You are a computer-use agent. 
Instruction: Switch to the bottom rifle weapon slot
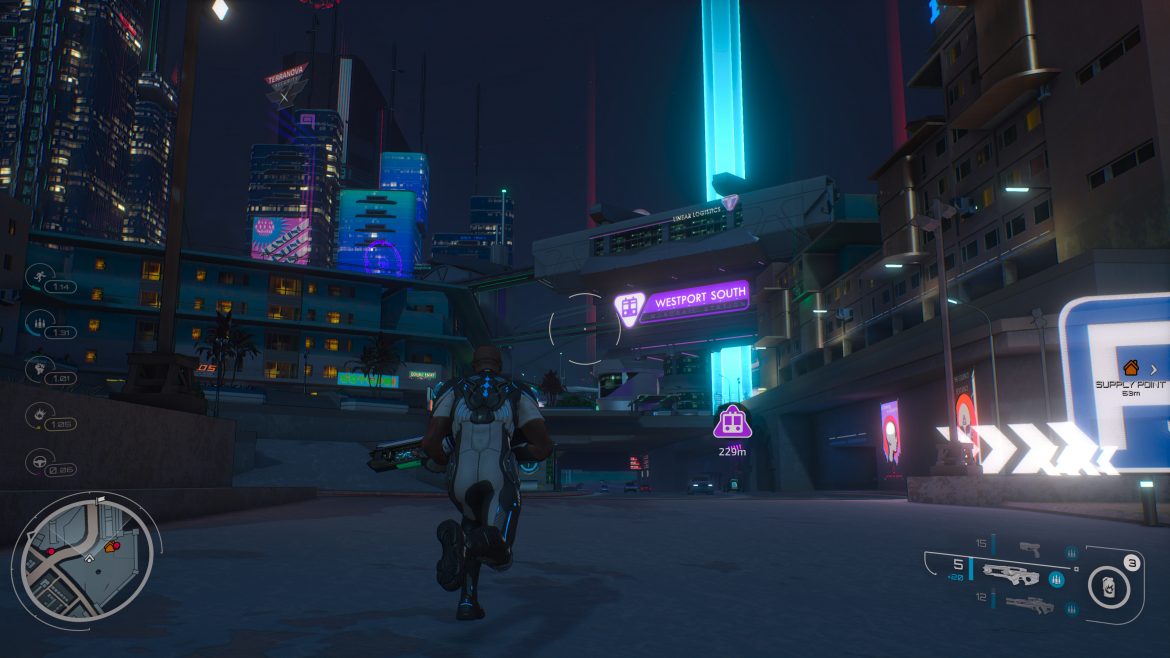click(1029, 603)
